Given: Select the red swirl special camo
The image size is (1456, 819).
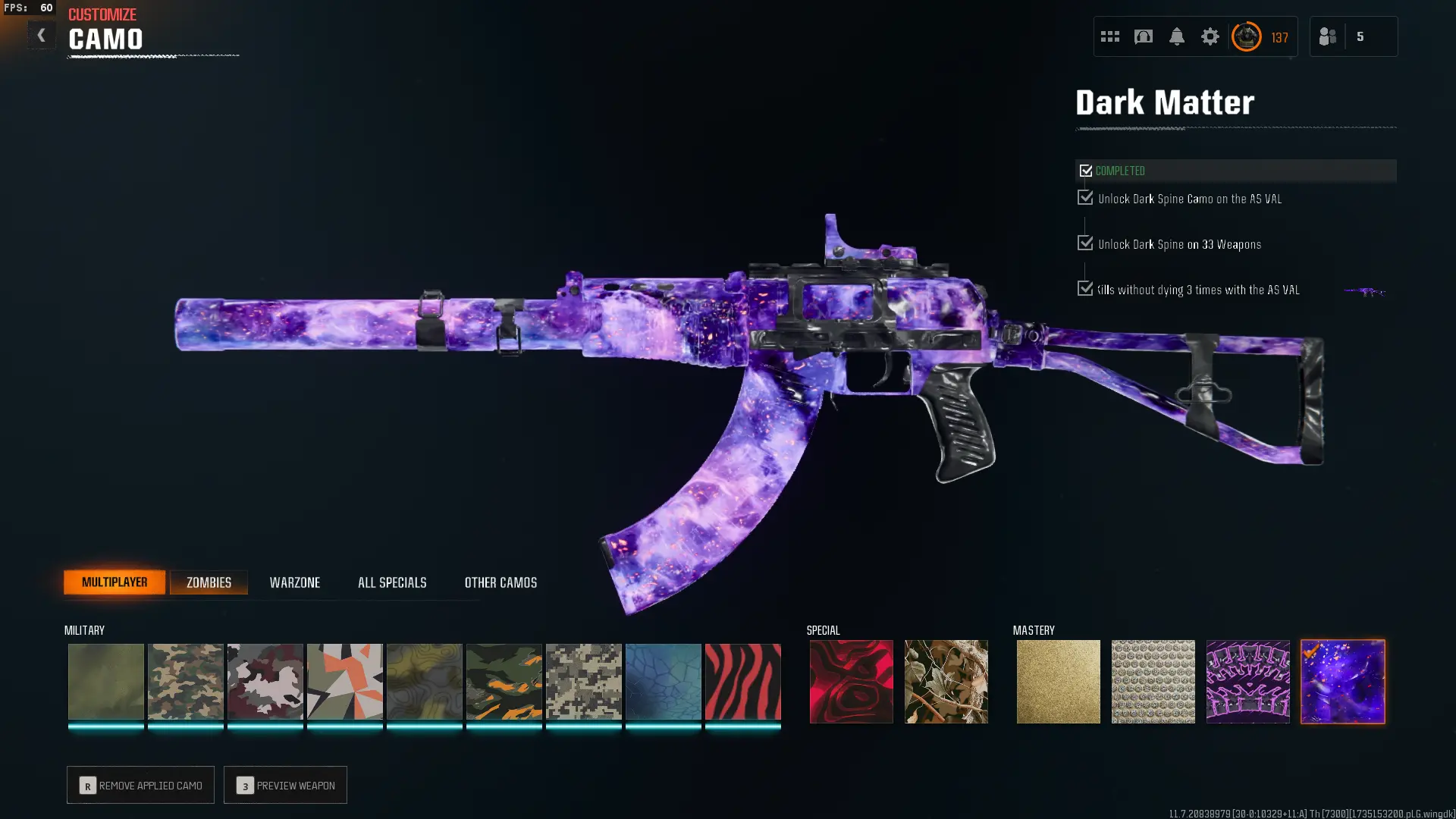Looking at the screenshot, I should pos(851,681).
